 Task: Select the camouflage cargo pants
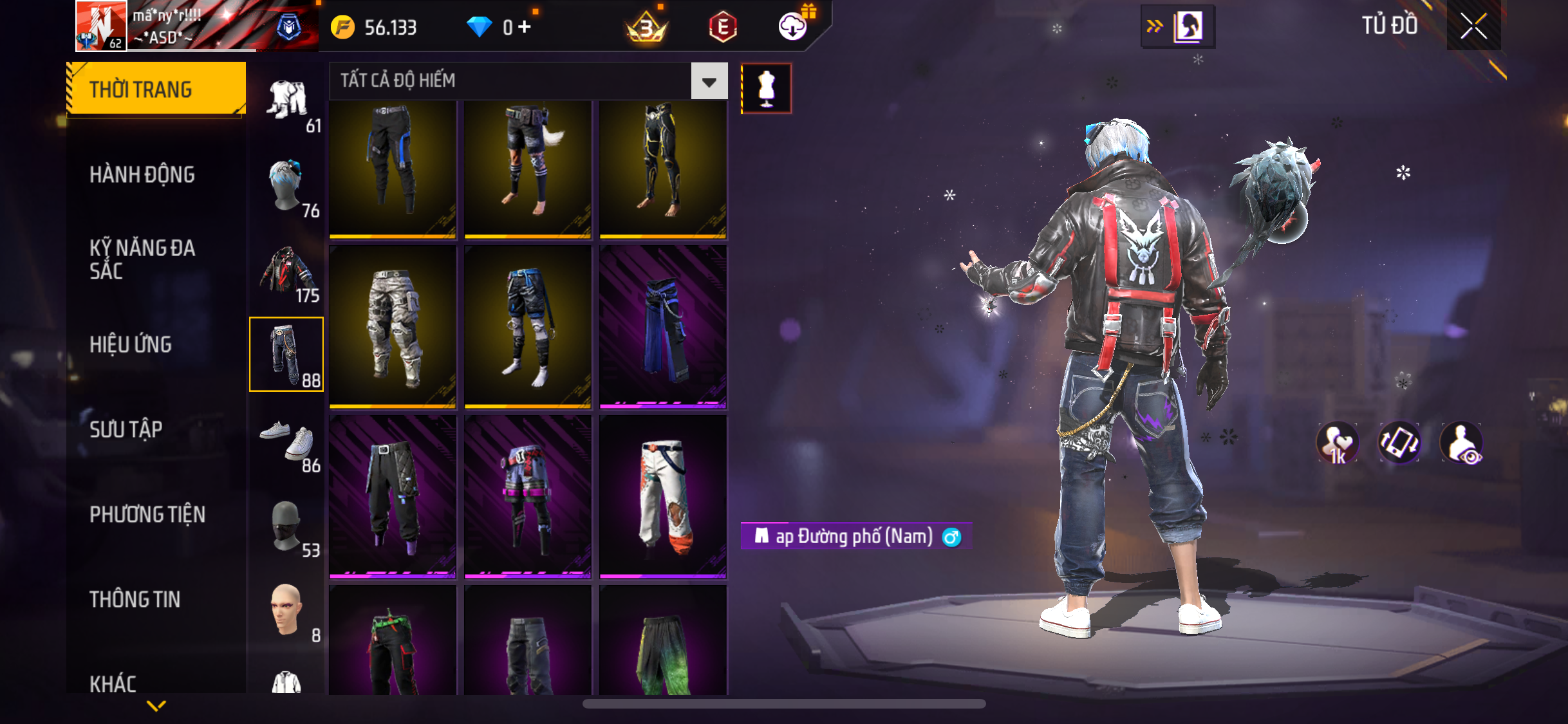[393, 327]
